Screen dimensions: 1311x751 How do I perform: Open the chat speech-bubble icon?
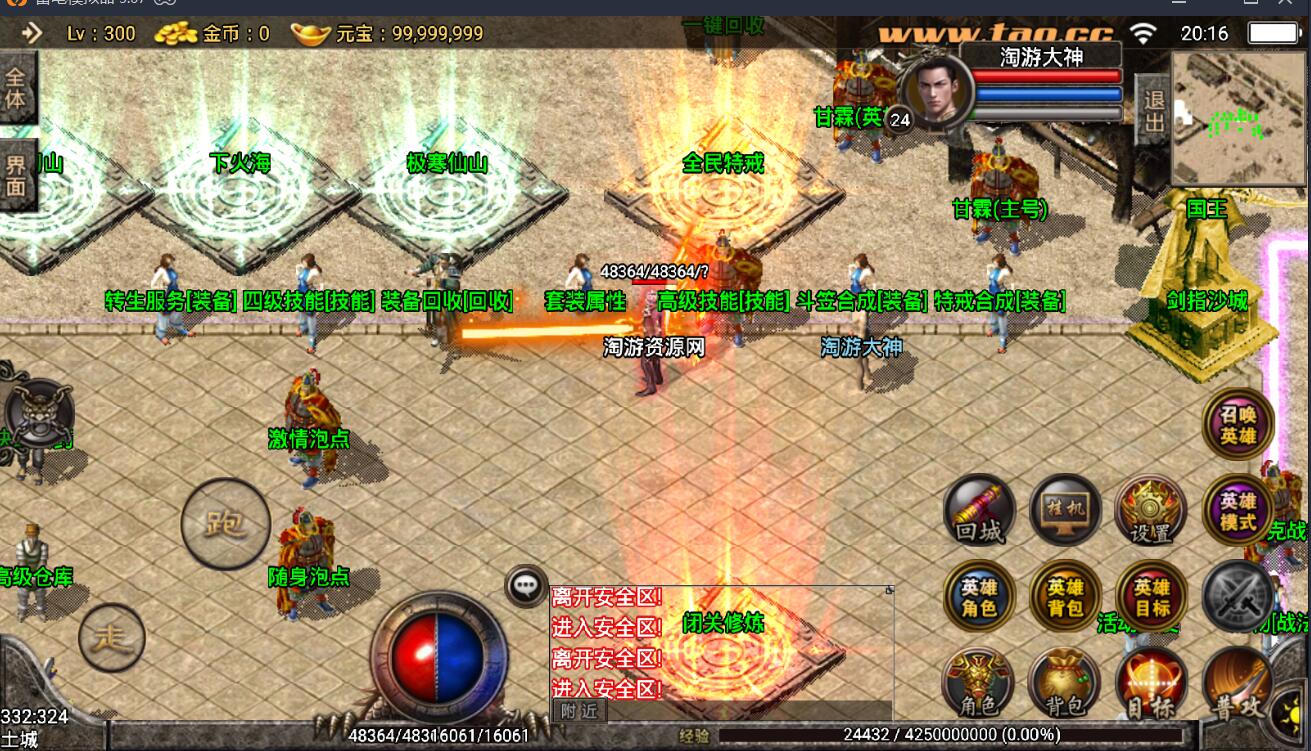click(x=526, y=586)
